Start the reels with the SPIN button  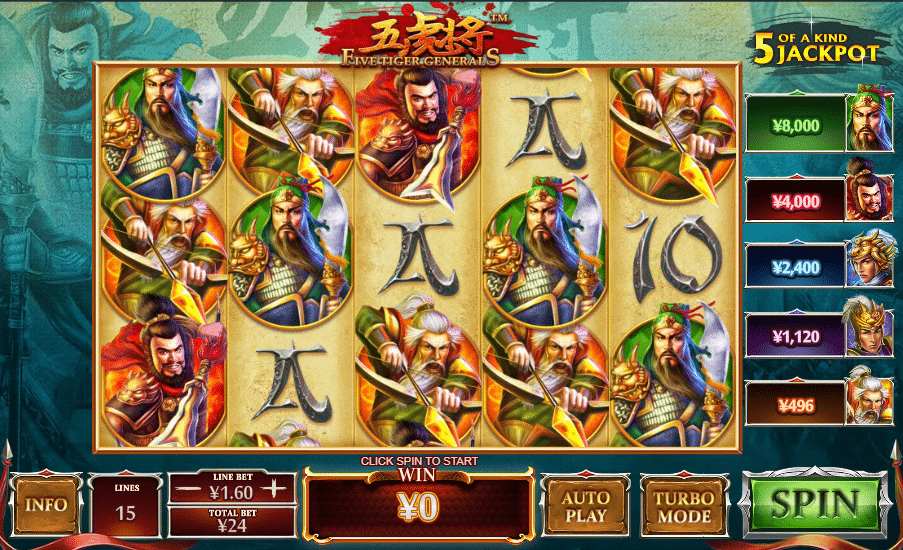815,504
